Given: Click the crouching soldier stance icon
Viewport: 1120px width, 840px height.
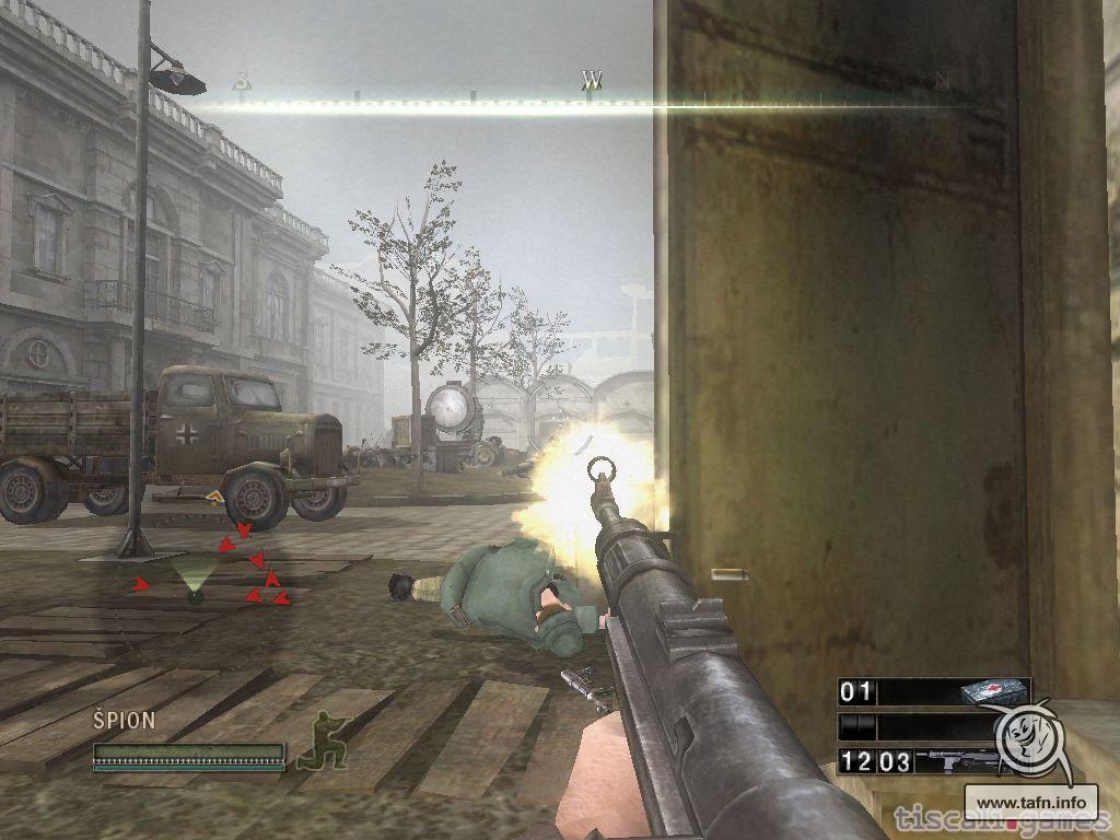Looking at the screenshot, I should click(x=321, y=741).
